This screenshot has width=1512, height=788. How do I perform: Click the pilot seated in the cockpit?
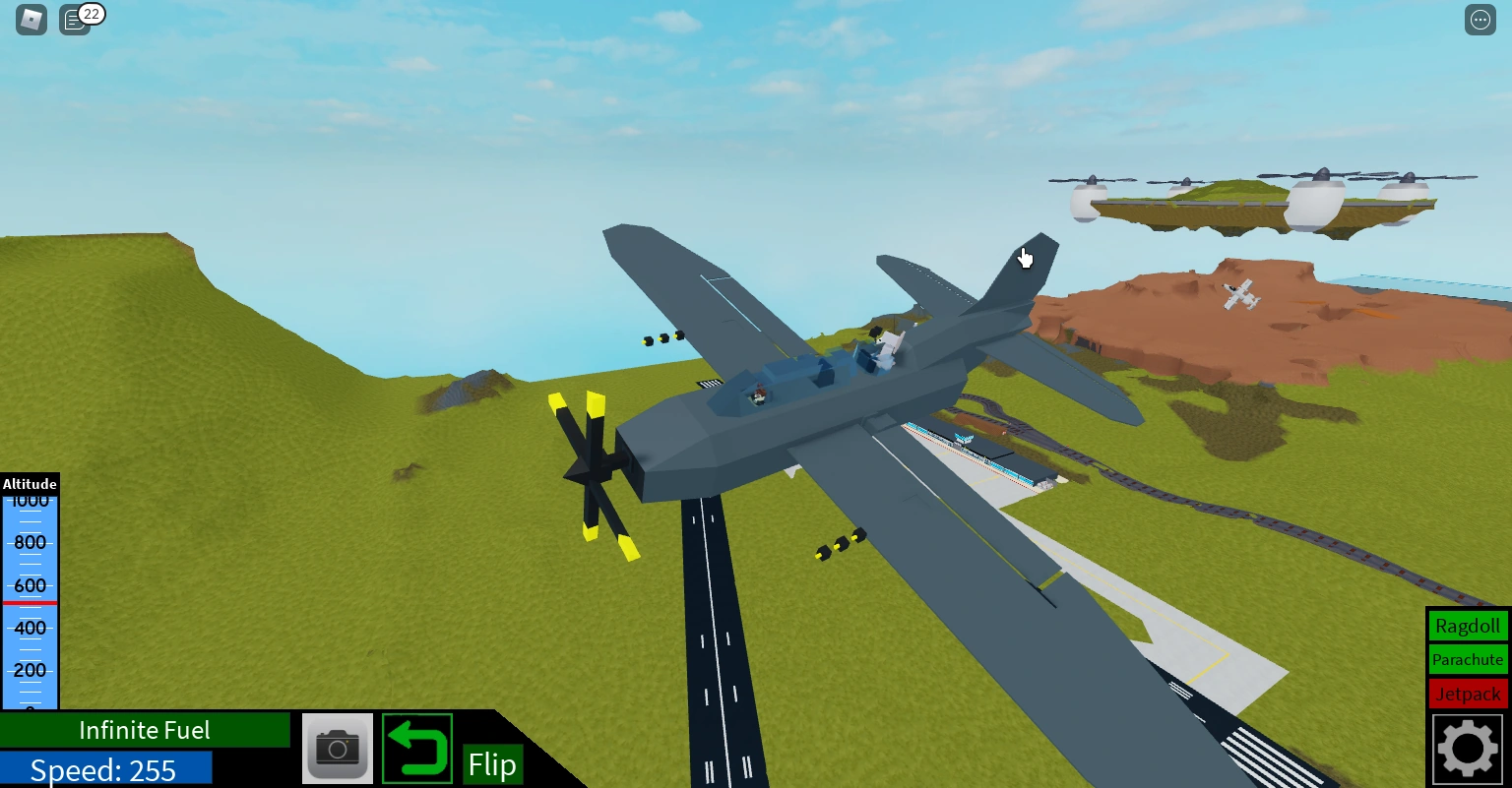(758, 394)
